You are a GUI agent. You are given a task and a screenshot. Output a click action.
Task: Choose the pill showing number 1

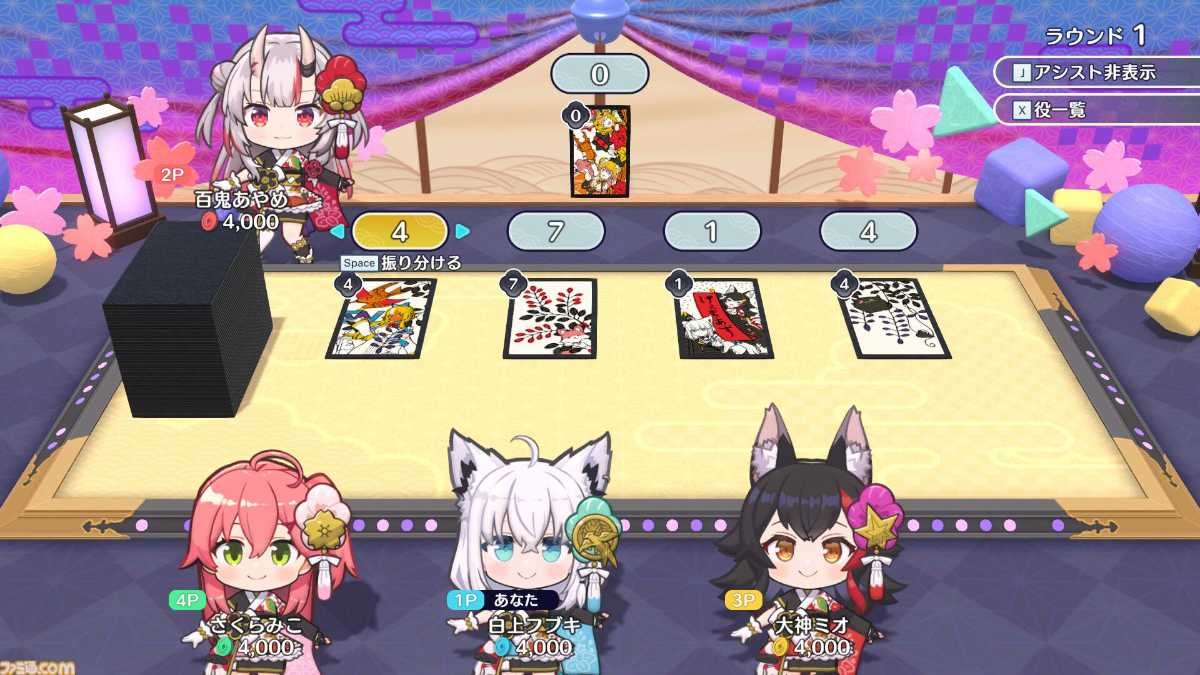712,232
